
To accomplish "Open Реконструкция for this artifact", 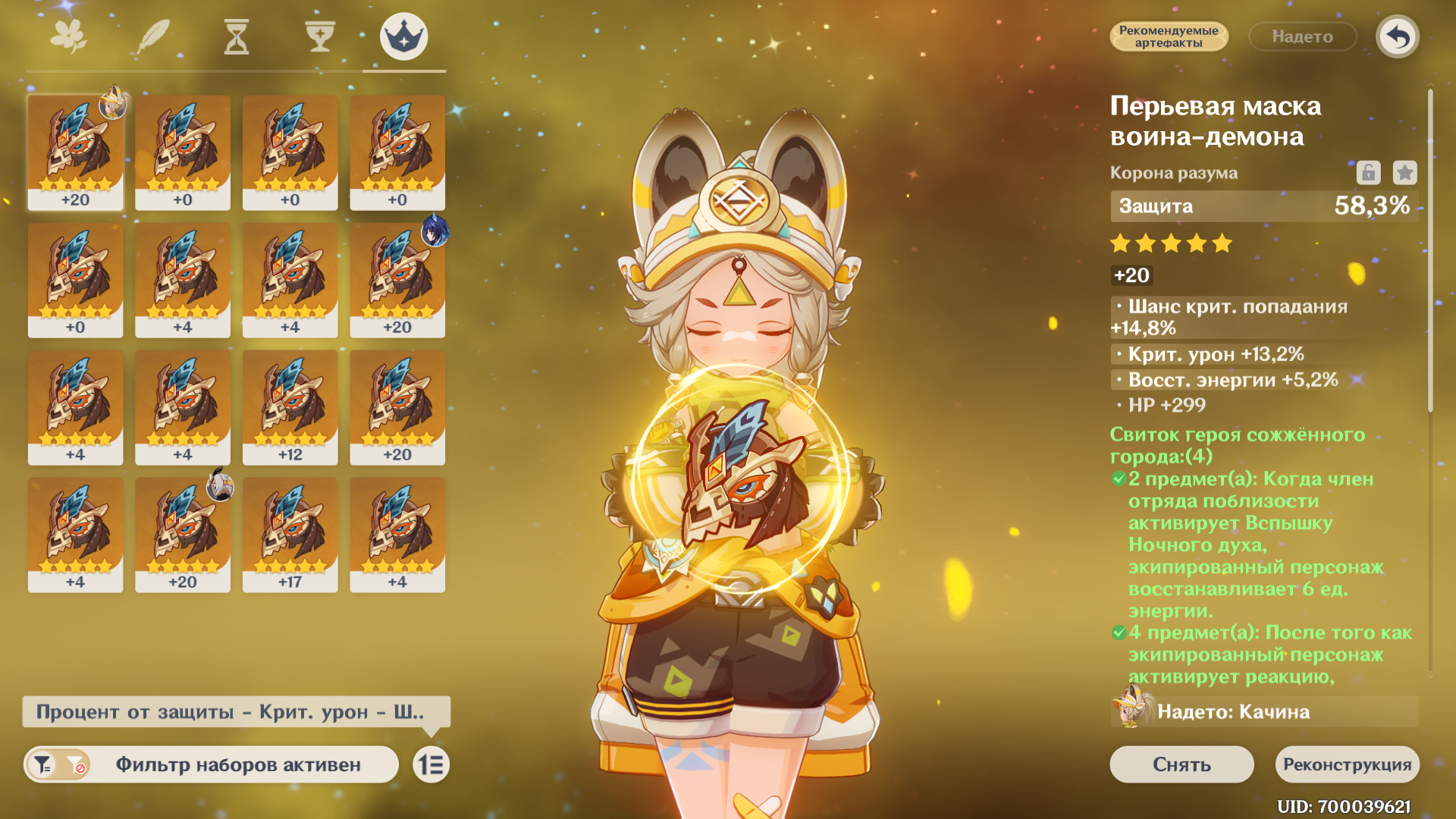I will coord(1347,764).
